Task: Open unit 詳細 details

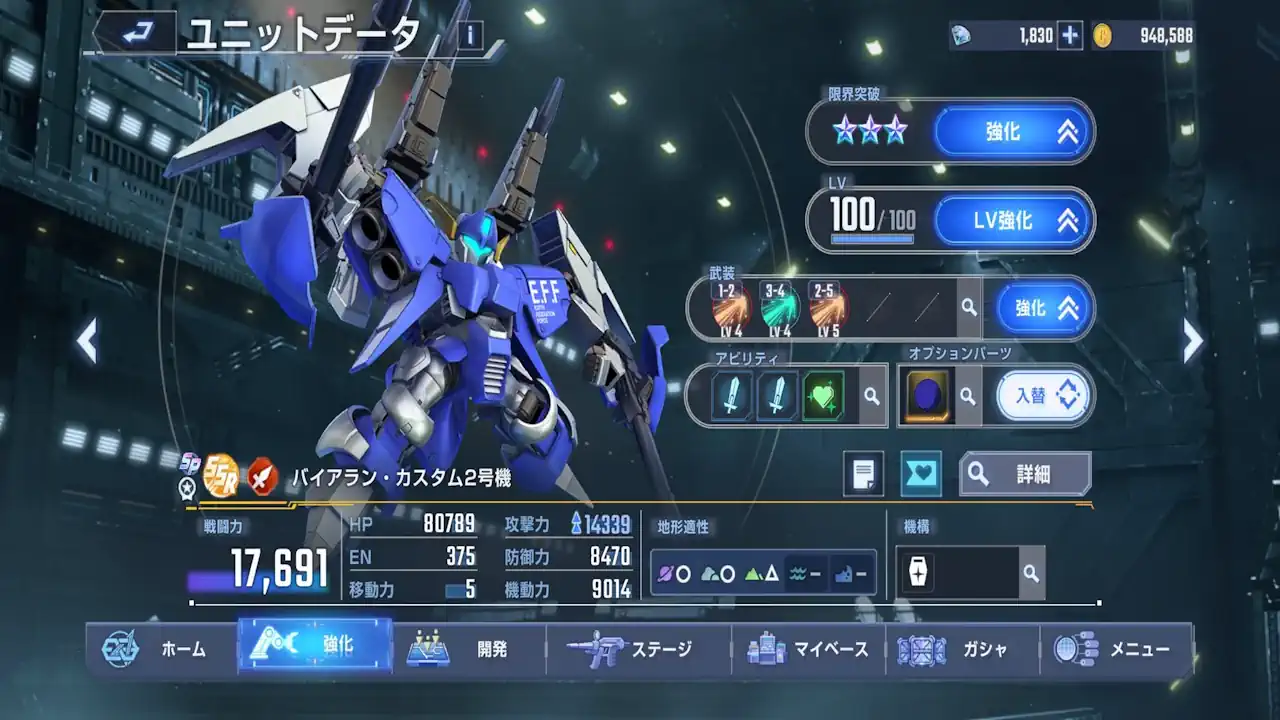Action: coord(1024,474)
